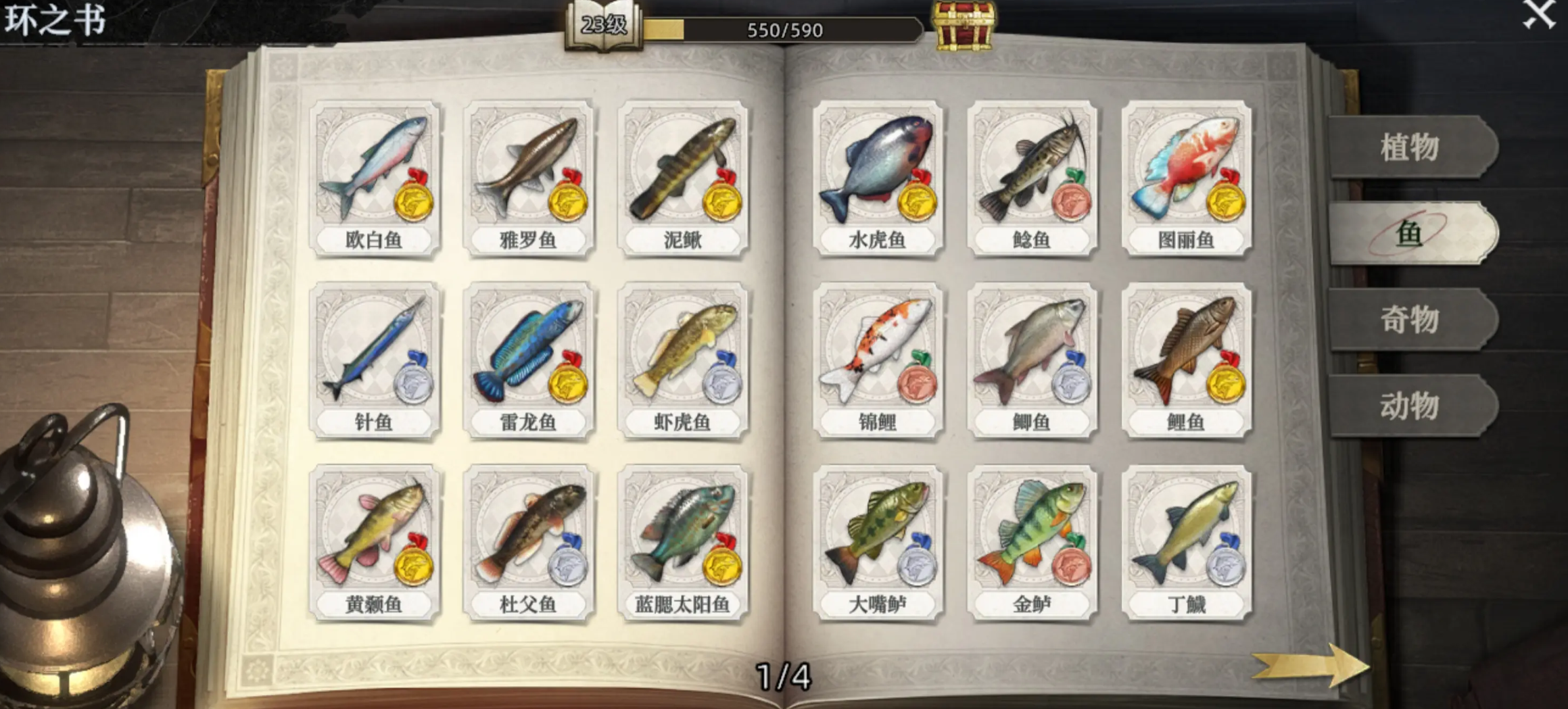Select the 欧白鱼 fish card
Viewport: 1568px width, 709px height.
click(375, 178)
